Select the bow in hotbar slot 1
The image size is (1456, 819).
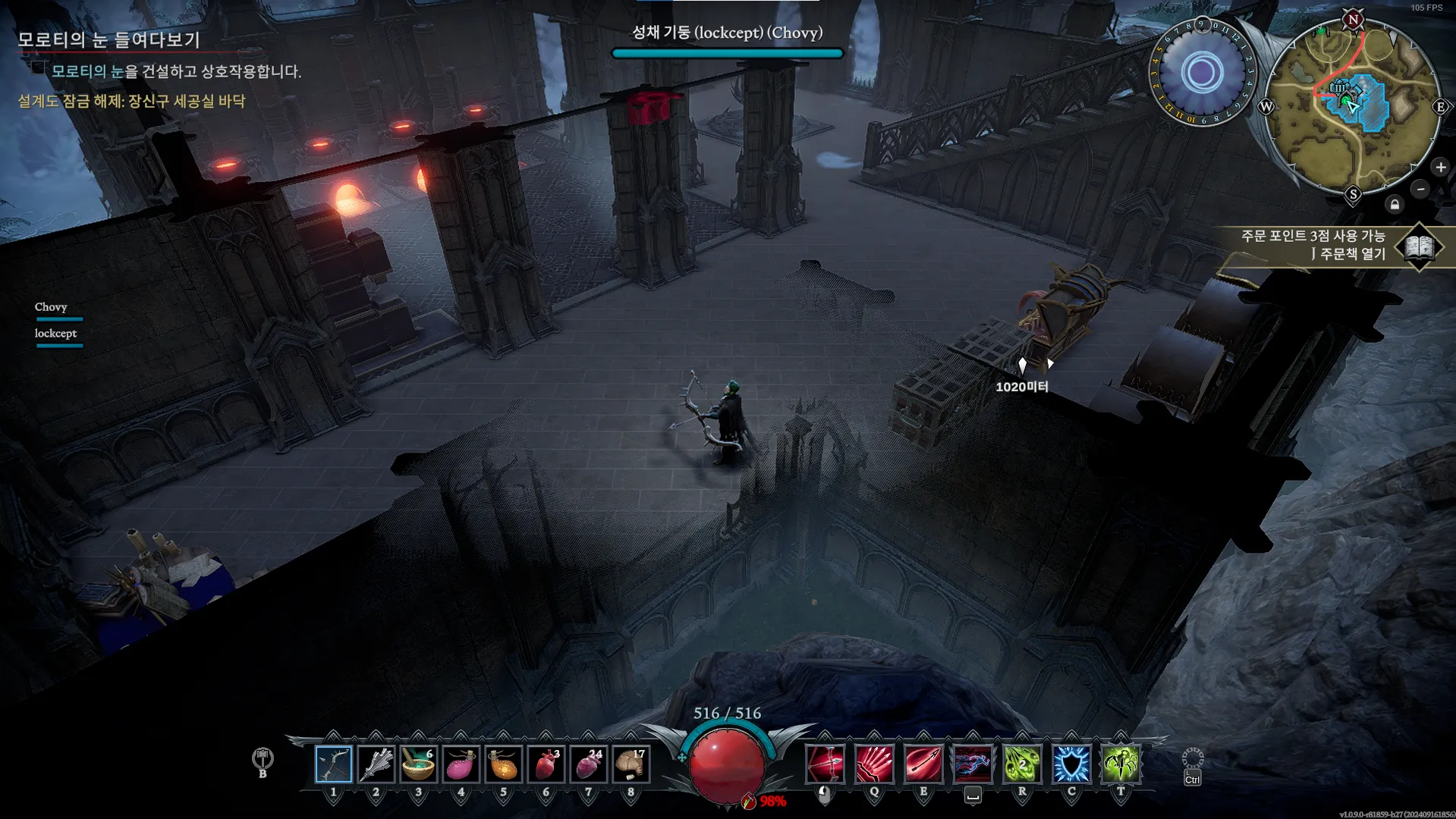pyautogui.click(x=333, y=764)
